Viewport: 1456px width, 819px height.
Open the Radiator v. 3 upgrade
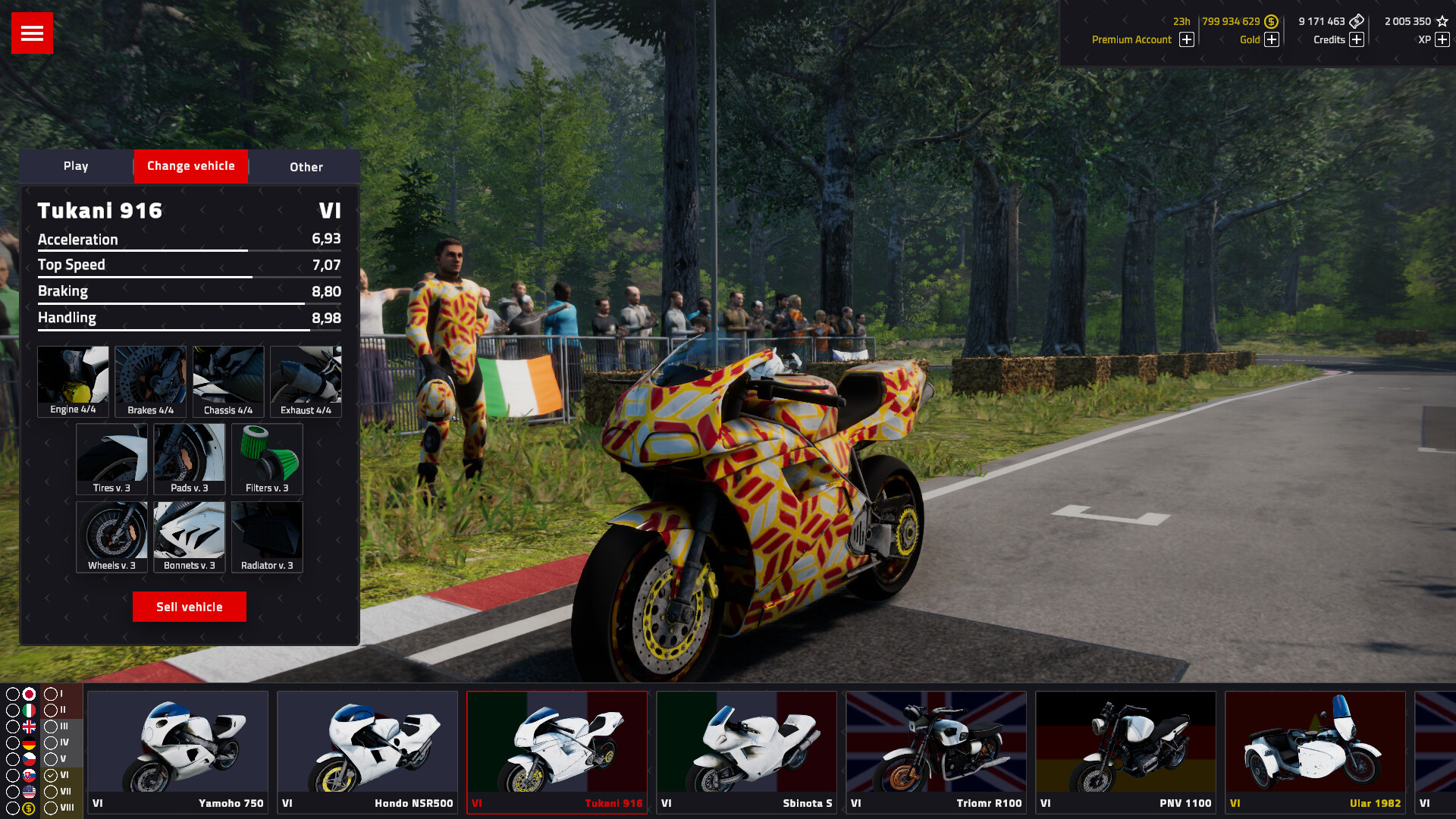point(266,535)
